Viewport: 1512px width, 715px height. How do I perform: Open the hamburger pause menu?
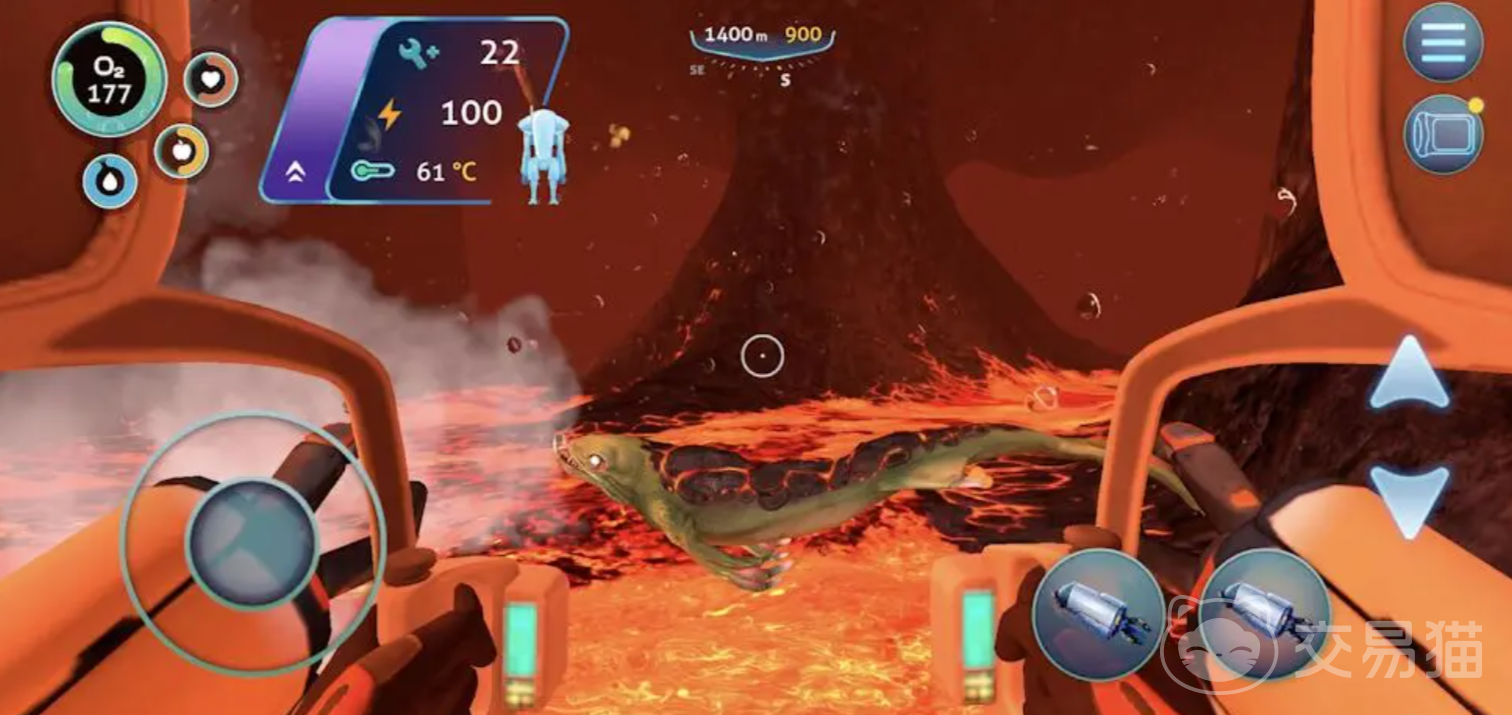pyautogui.click(x=1442, y=41)
